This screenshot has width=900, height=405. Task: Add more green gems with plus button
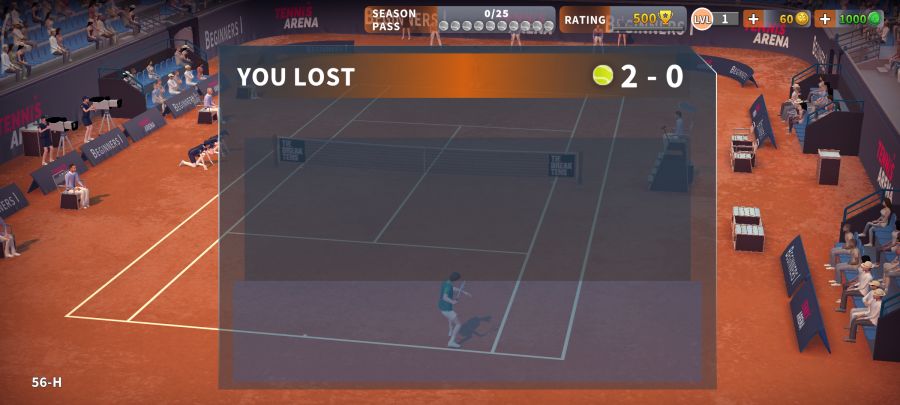pos(824,19)
